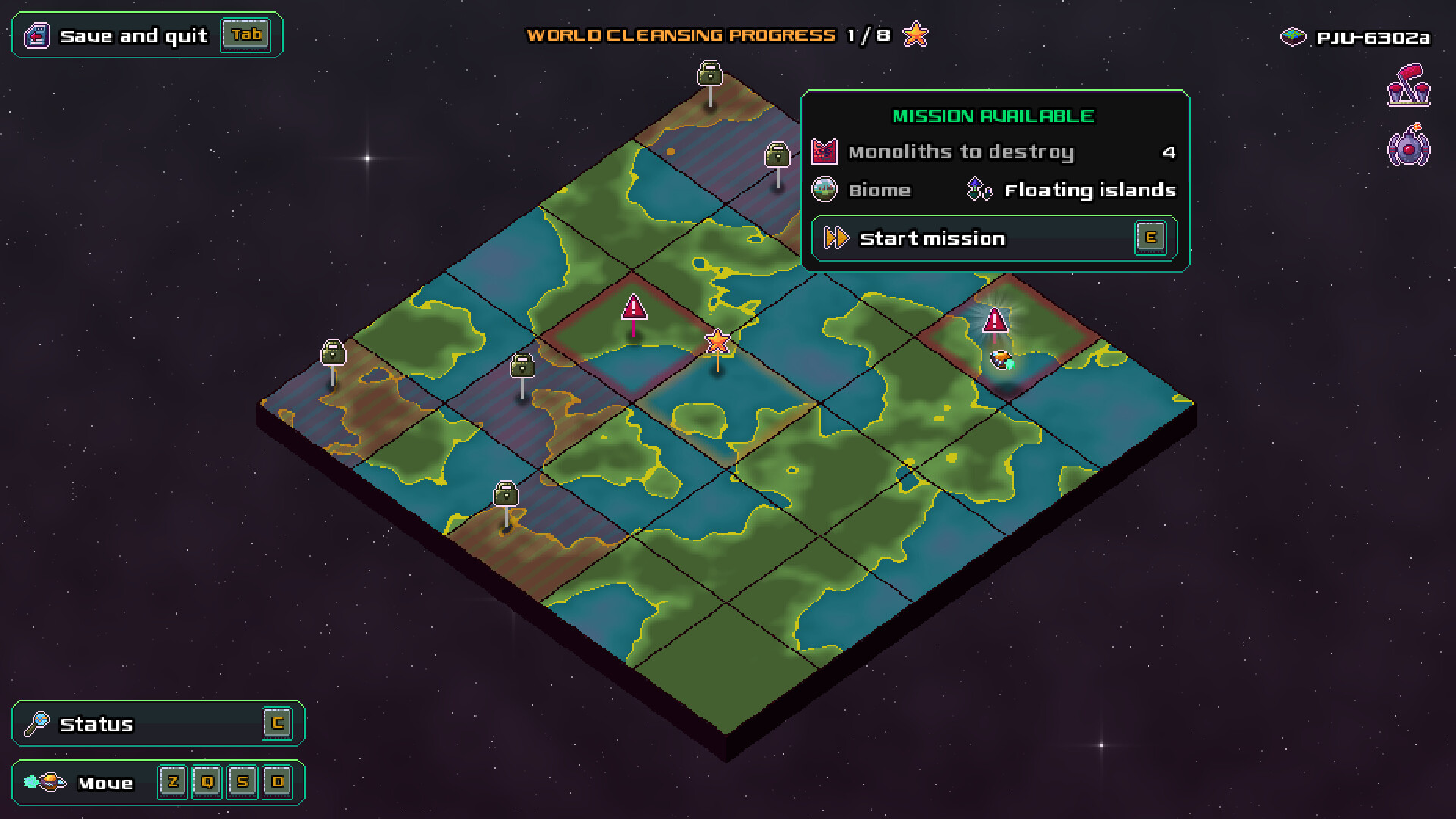This screenshot has height=819, width=1456.
Task: Click the Biome globe icon
Action: pos(825,190)
